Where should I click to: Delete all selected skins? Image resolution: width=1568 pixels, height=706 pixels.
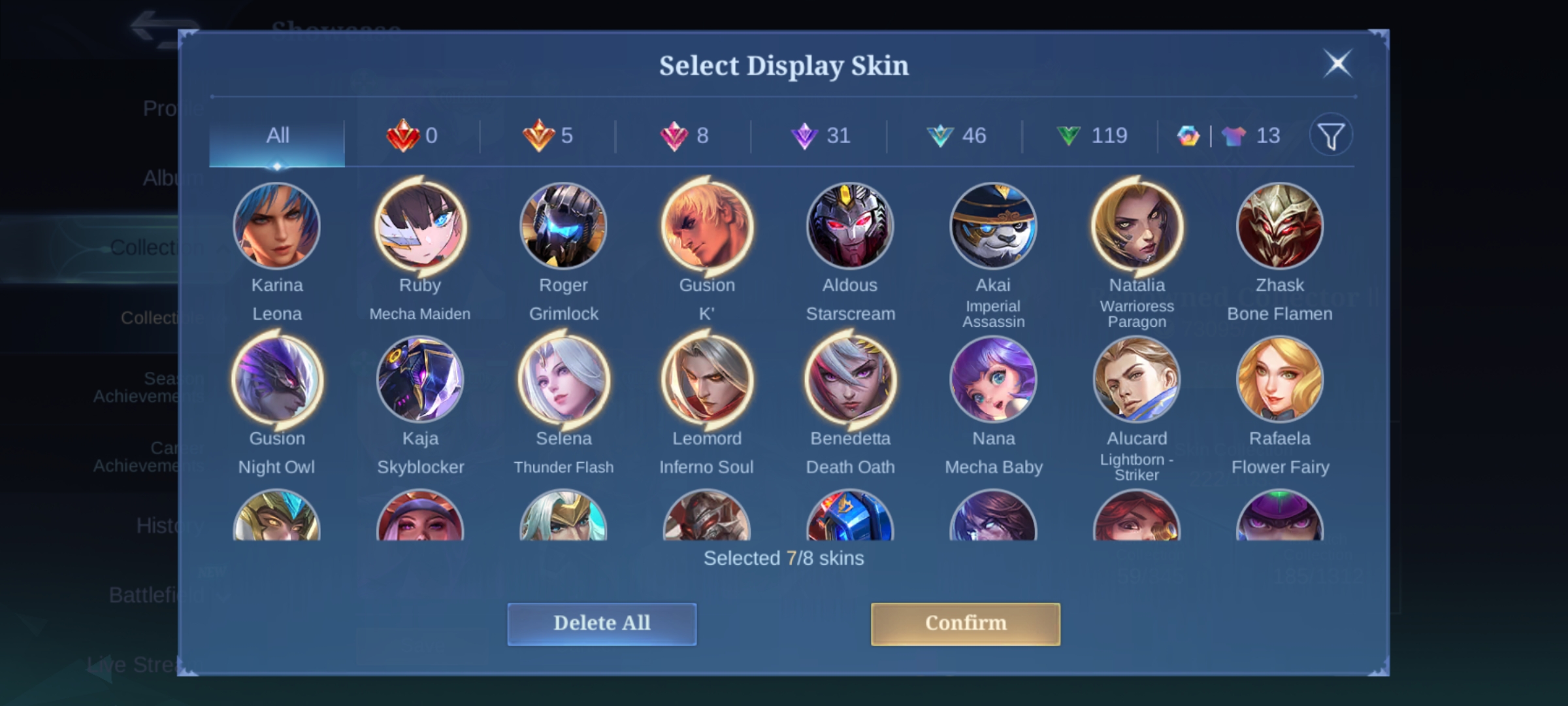602,624
